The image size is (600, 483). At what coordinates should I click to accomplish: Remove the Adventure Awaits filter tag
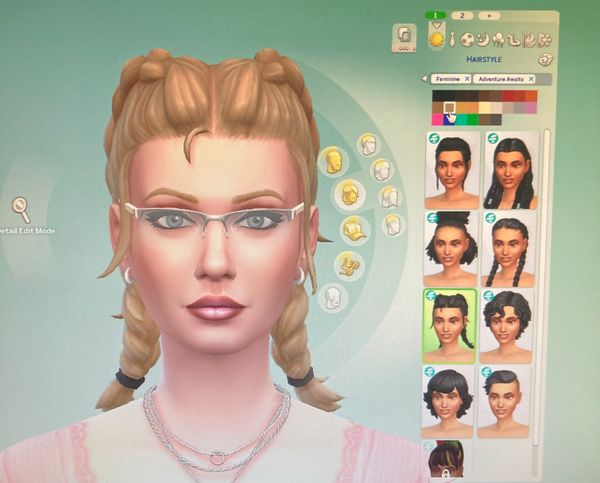(x=531, y=78)
